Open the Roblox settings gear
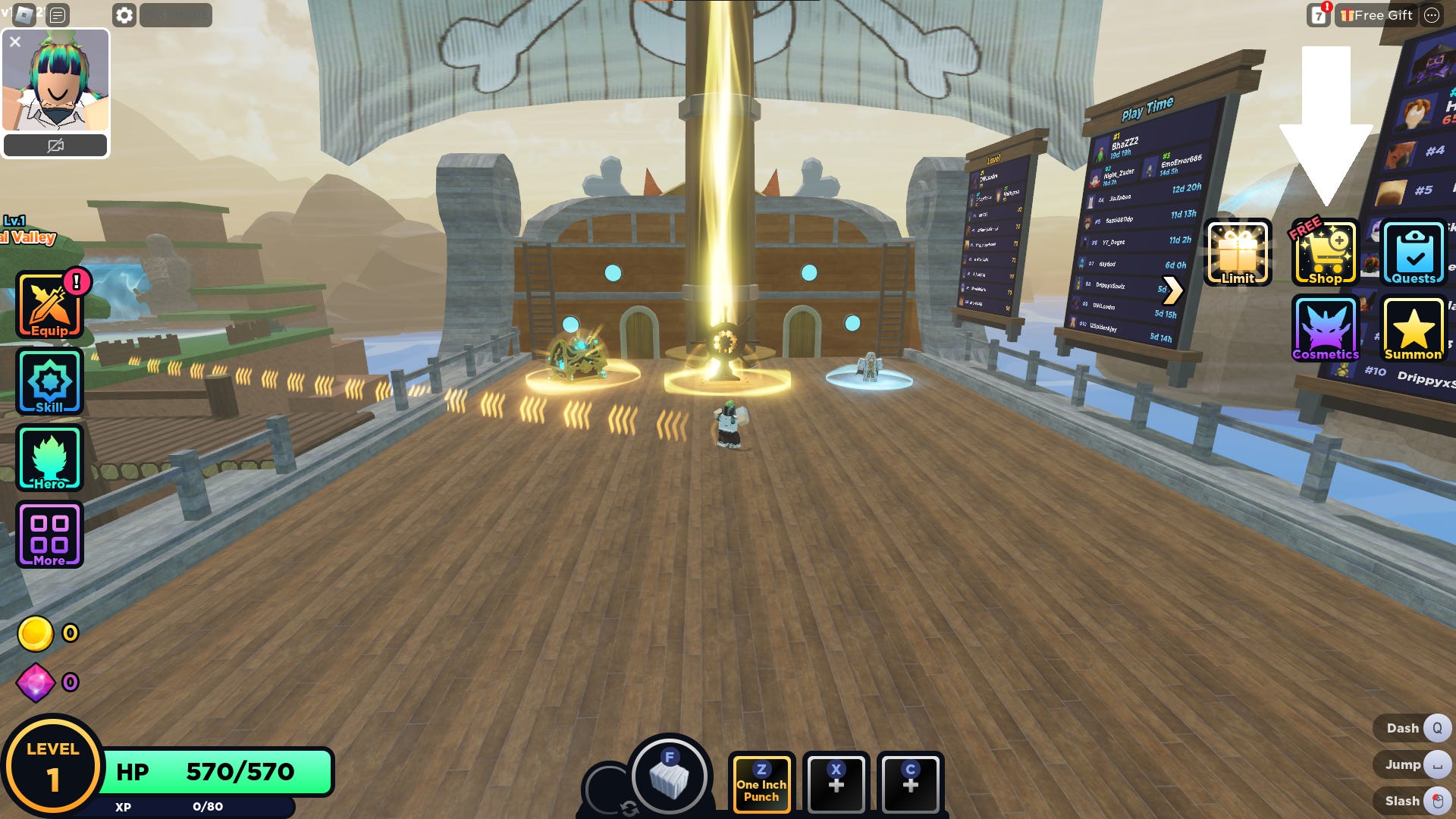Image resolution: width=1456 pixels, height=819 pixels. coord(124,15)
